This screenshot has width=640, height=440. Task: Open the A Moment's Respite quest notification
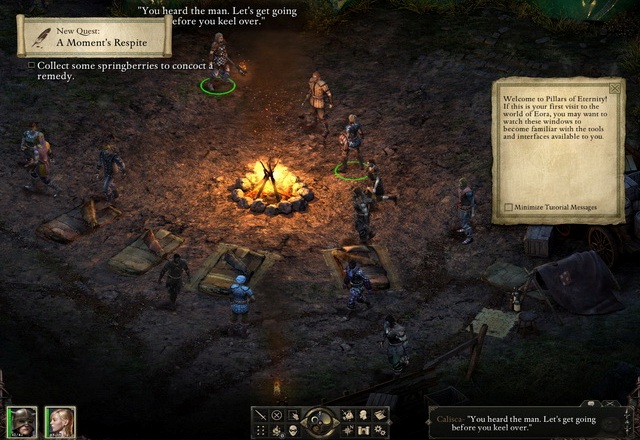coord(95,37)
